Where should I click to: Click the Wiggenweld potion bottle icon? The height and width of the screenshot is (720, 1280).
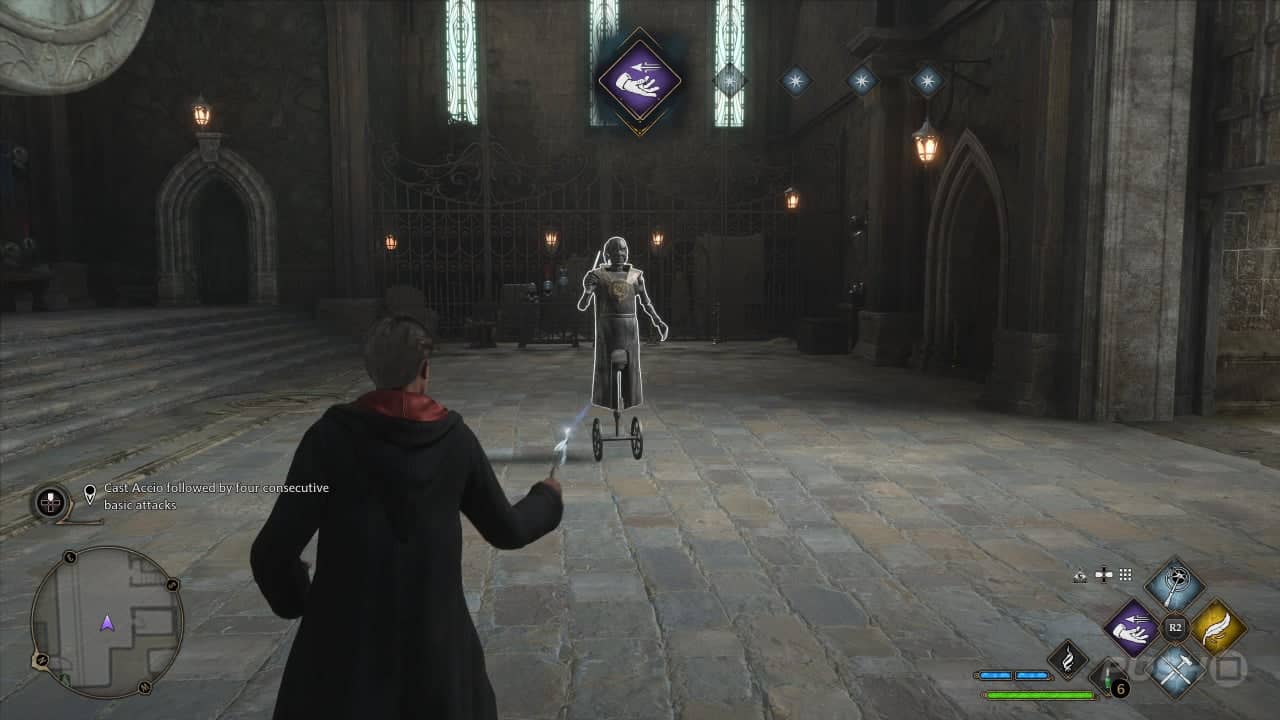point(1107,678)
